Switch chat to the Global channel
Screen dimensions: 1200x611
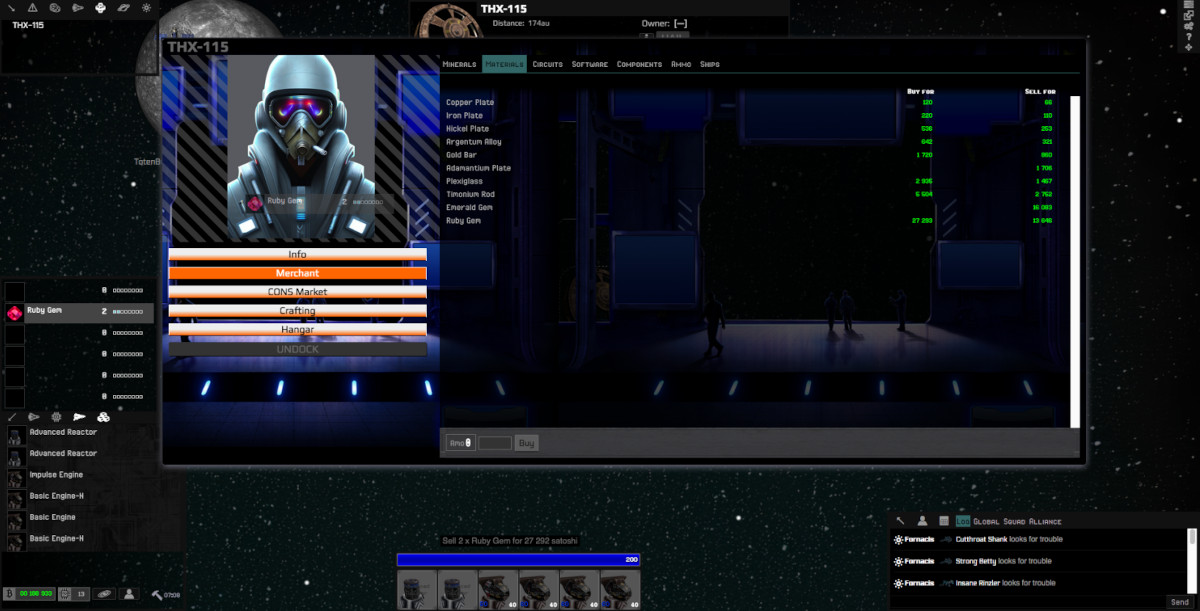point(987,521)
